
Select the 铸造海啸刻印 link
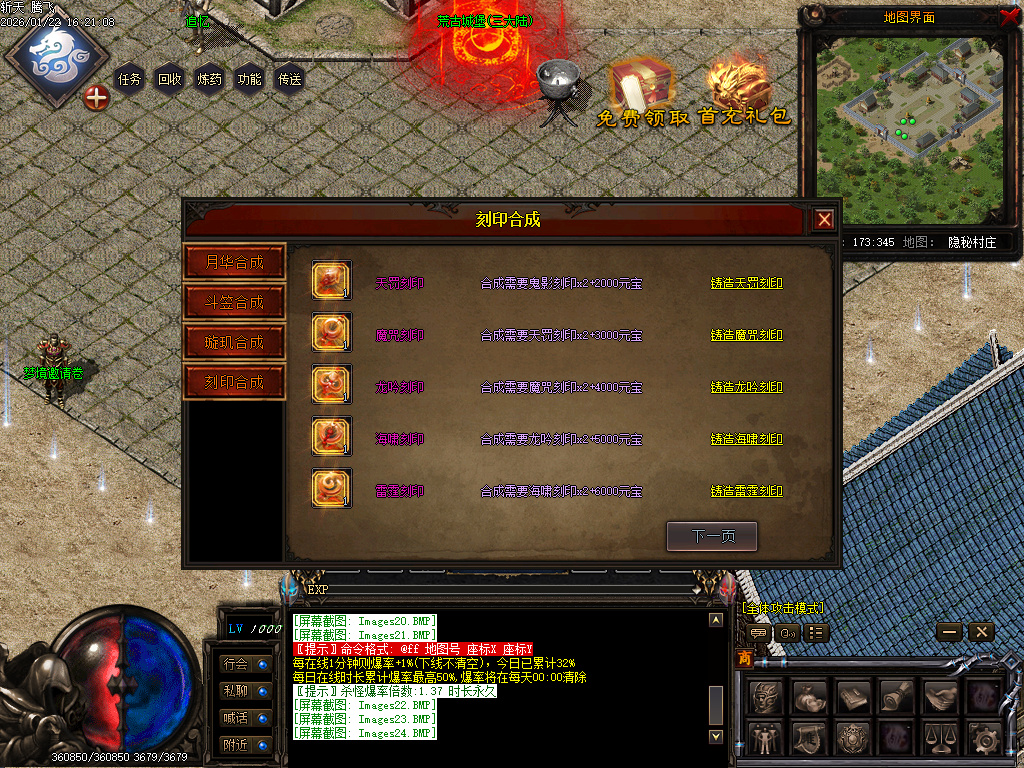click(746, 440)
